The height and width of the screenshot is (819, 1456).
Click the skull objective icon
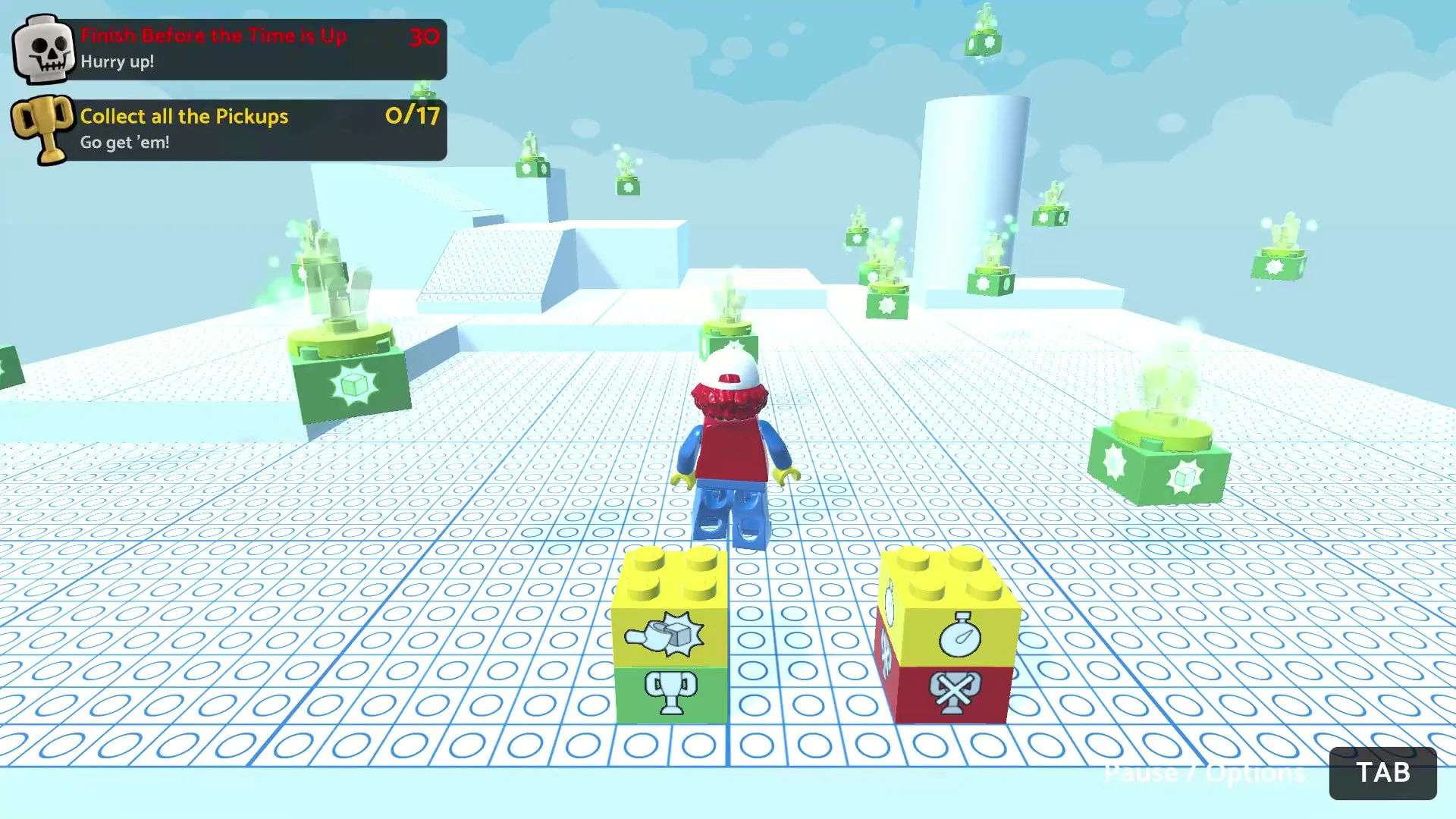(45, 49)
